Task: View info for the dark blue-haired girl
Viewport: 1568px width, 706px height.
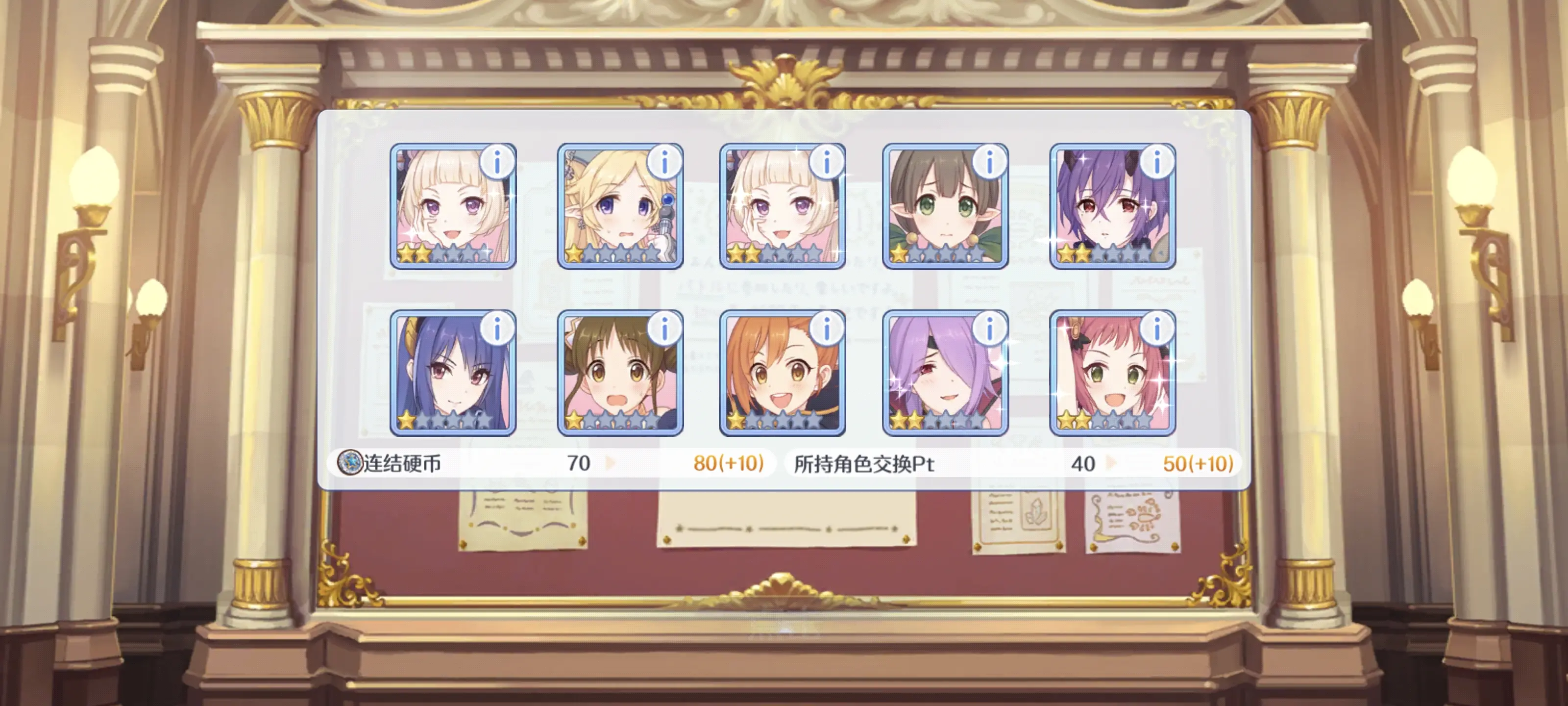Action: click(497, 329)
